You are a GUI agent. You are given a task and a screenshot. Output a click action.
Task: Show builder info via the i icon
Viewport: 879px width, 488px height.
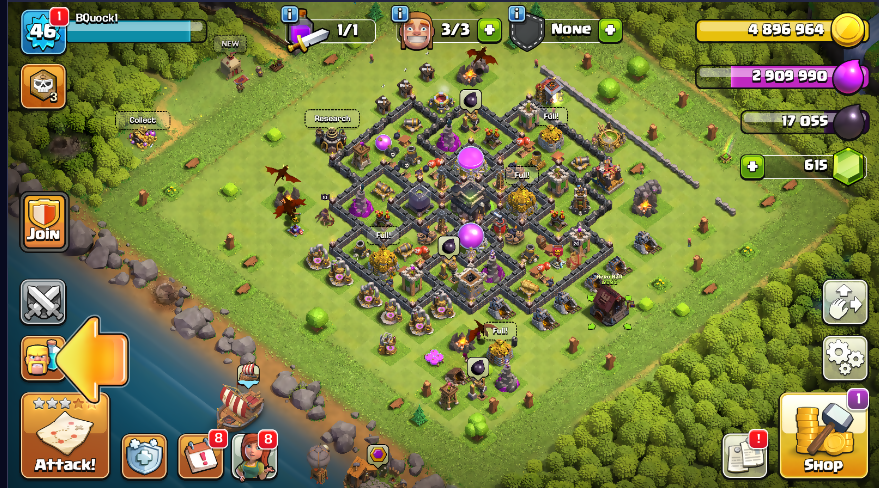point(399,14)
